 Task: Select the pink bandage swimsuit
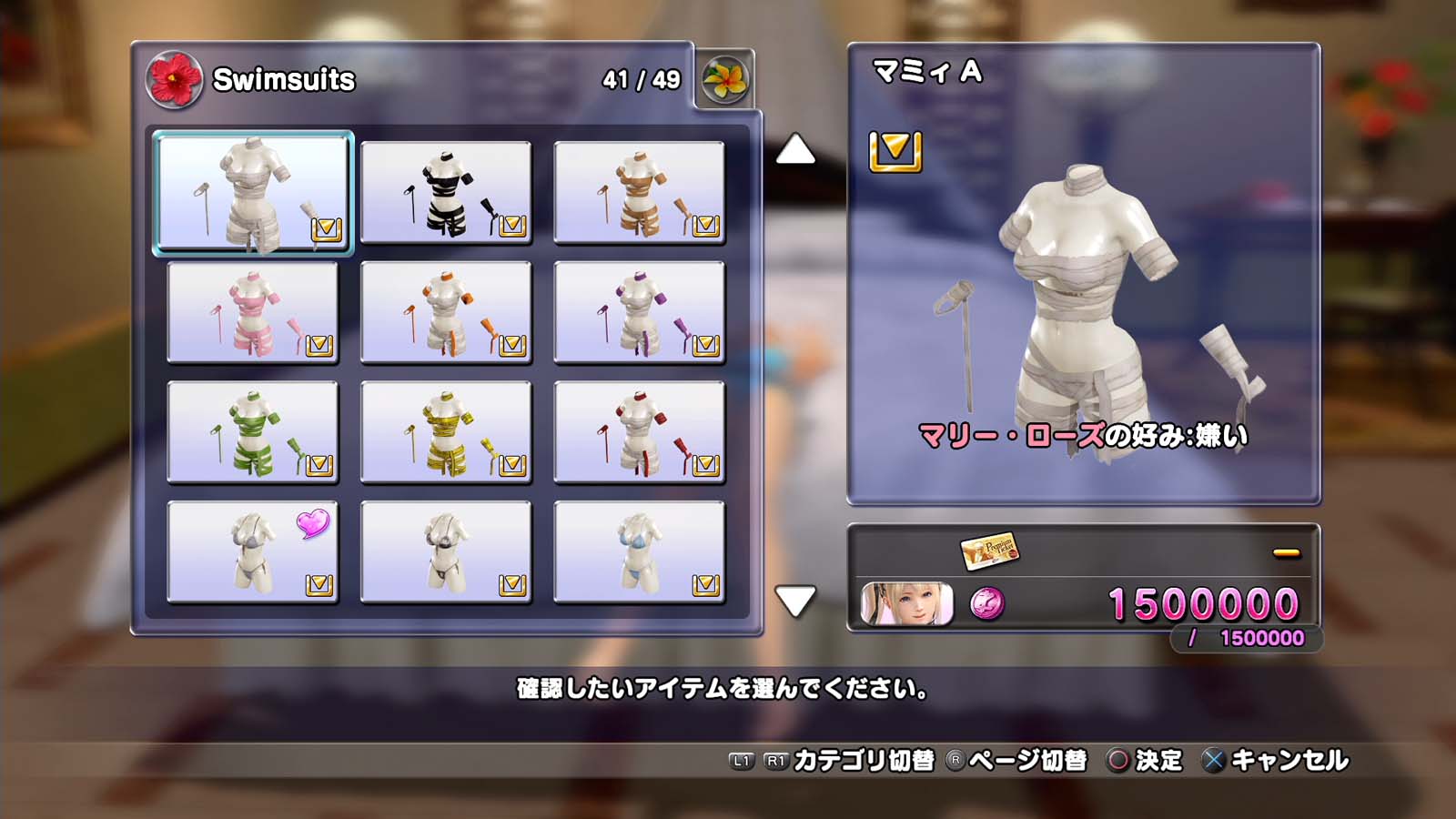[x=252, y=312]
